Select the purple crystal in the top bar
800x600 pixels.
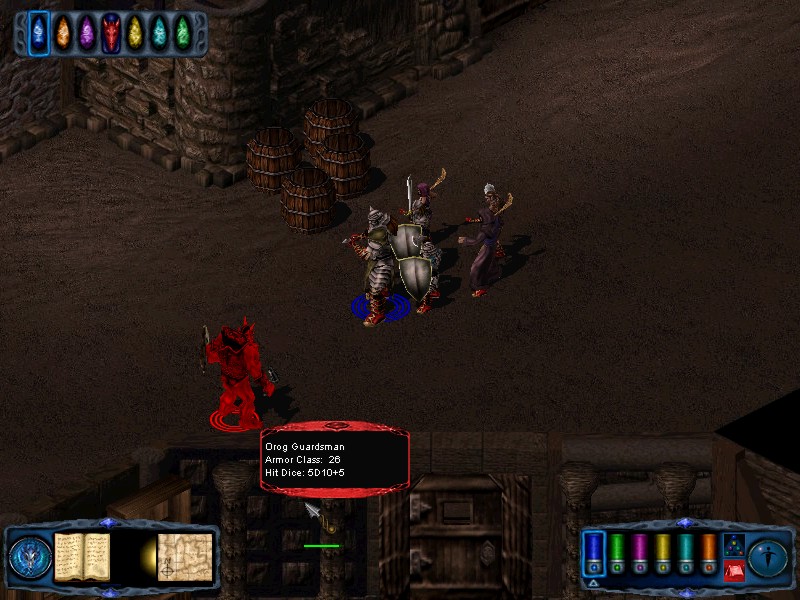click(87, 33)
